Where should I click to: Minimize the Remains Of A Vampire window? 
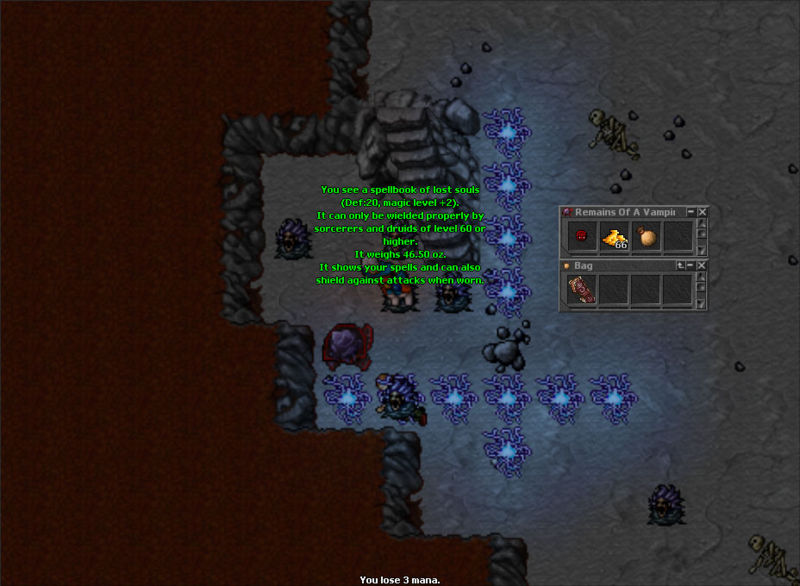click(690, 212)
